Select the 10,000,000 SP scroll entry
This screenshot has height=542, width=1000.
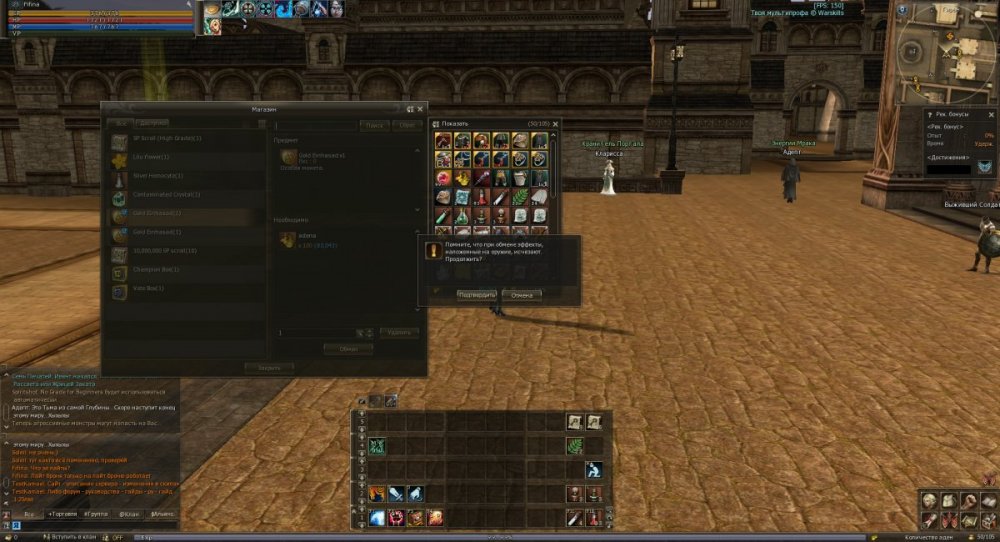click(165, 251)
